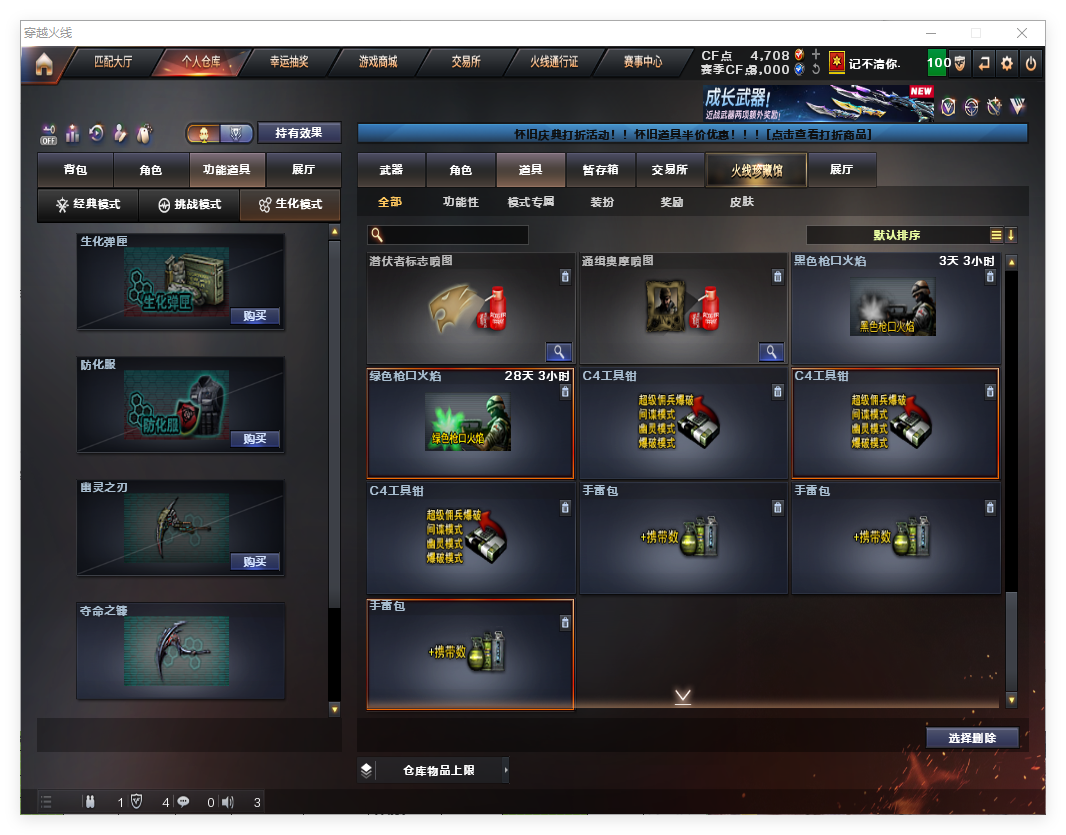Screen dimensions: 1066x835
Task: Open the 幸运抽奖 lucky draw menu
Action: (x=289, y=62)
